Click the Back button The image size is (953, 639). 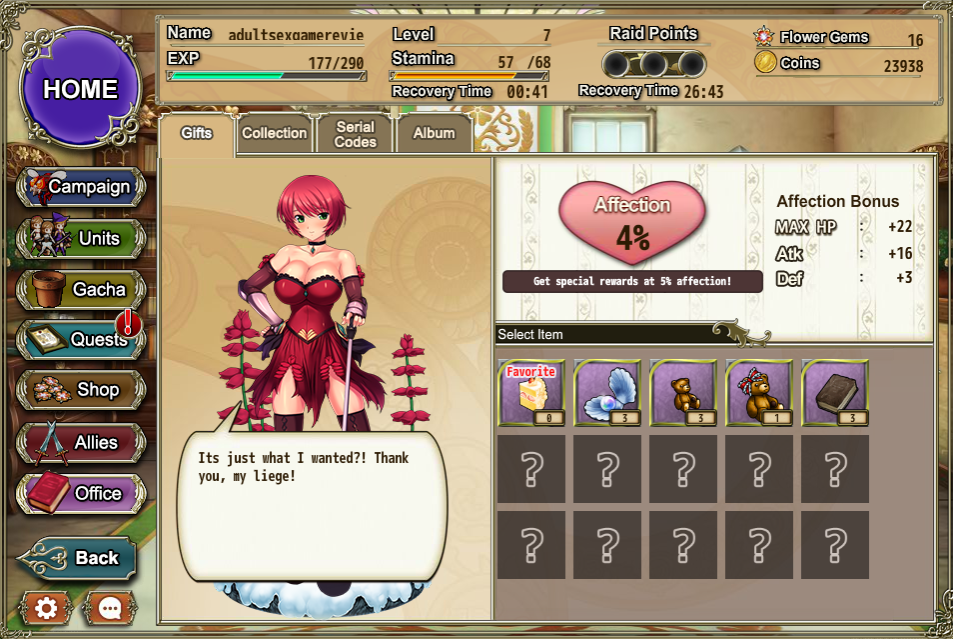(78, 558)
